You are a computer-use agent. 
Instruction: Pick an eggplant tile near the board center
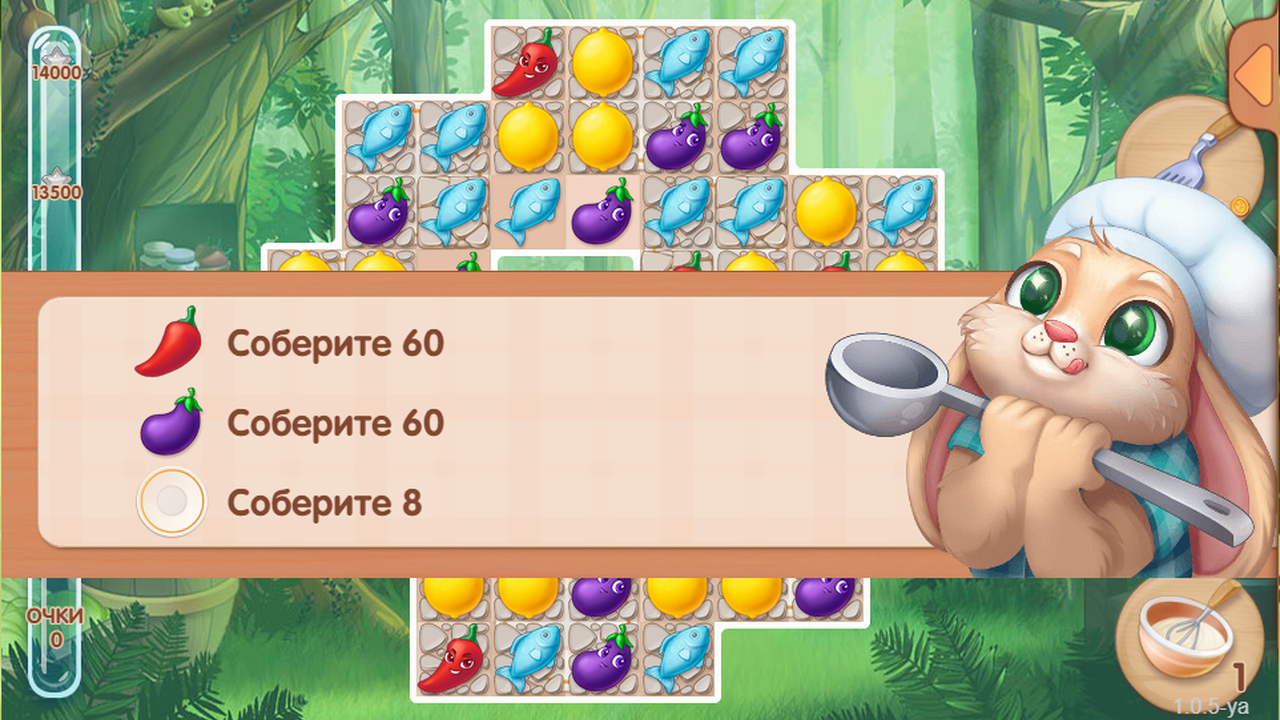pyautogui.click(x=601, y=213)
